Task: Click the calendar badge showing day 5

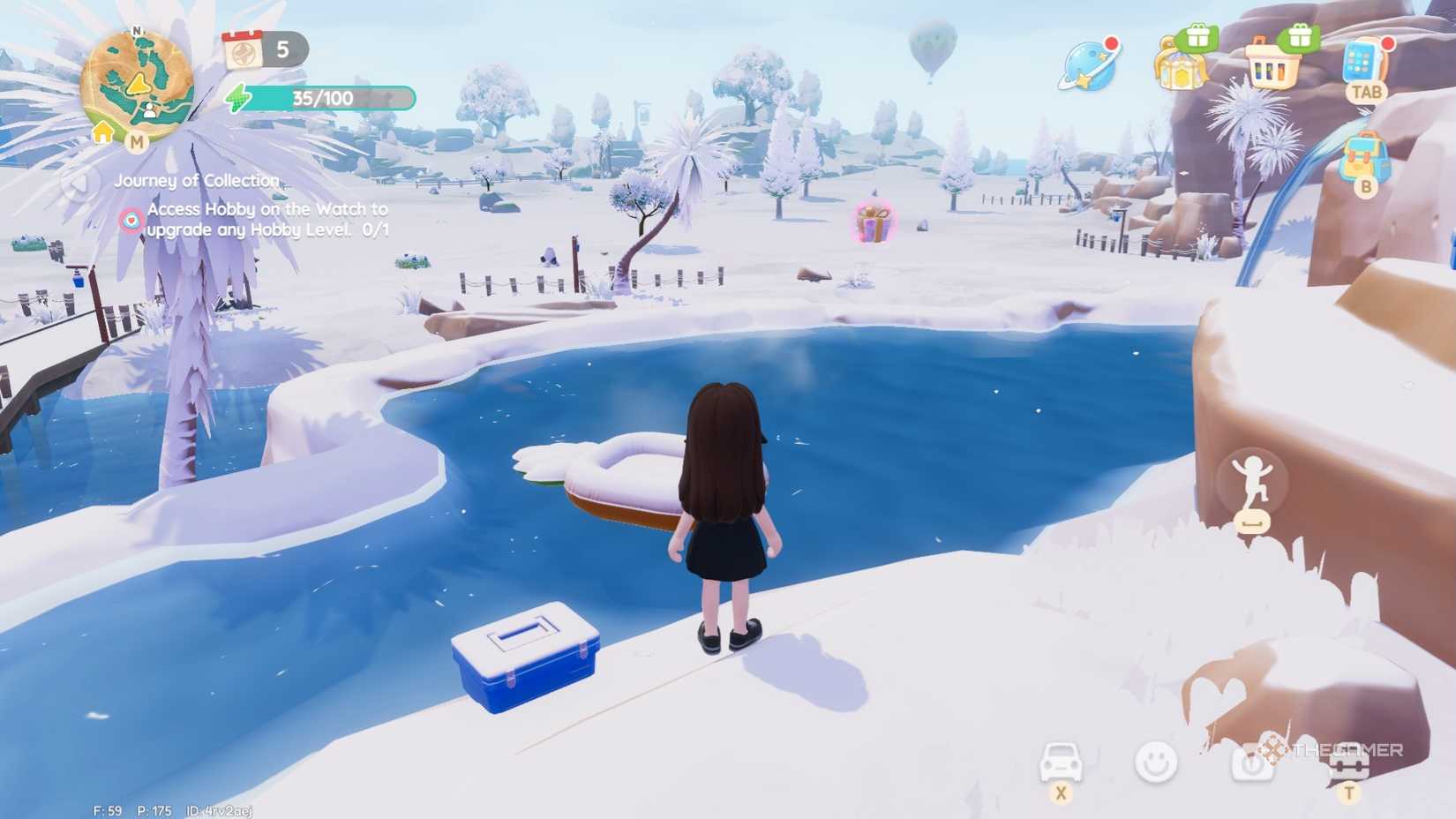Action: coord(256,51)
